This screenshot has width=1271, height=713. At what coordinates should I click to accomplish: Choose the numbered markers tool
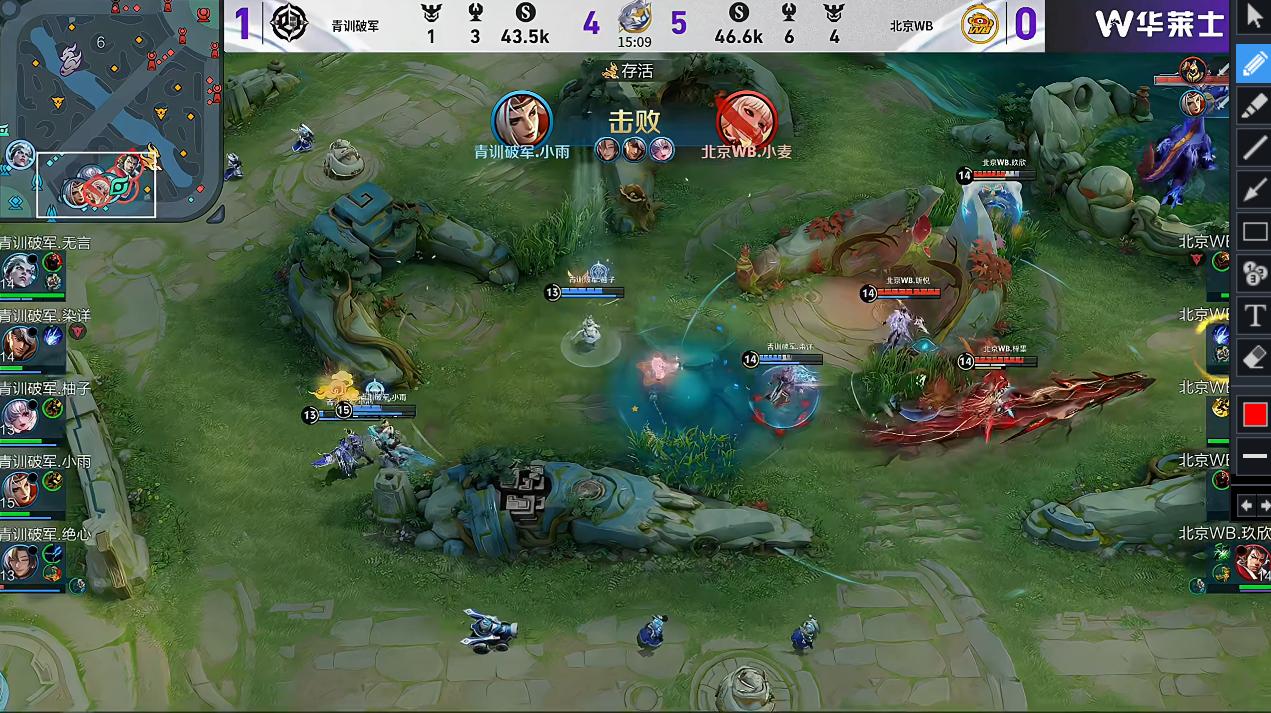1254,273
